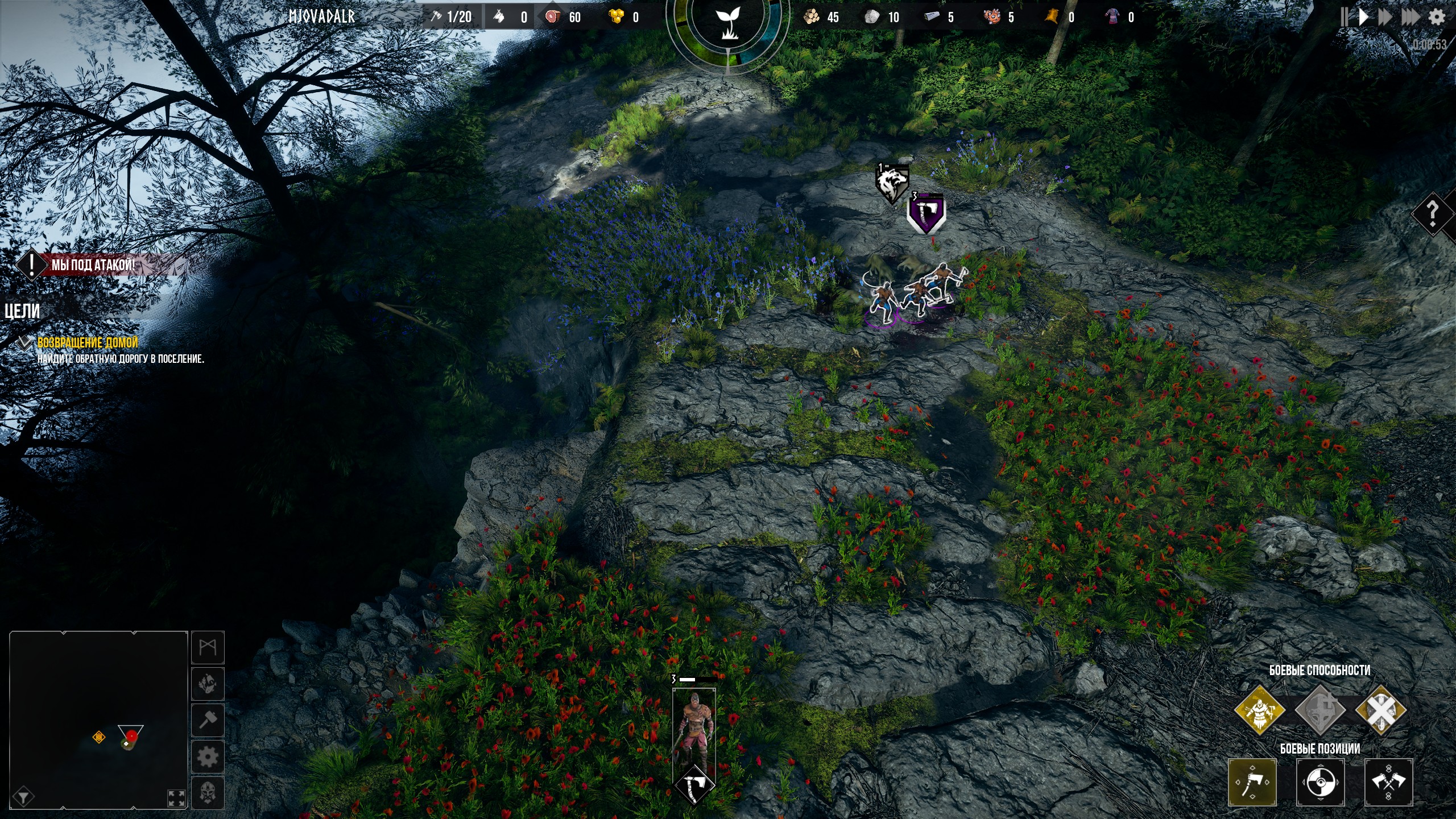Open the Viking helmet warriors menu
The width and height of the screenshot is (1456, 819).
pos(208,792)
